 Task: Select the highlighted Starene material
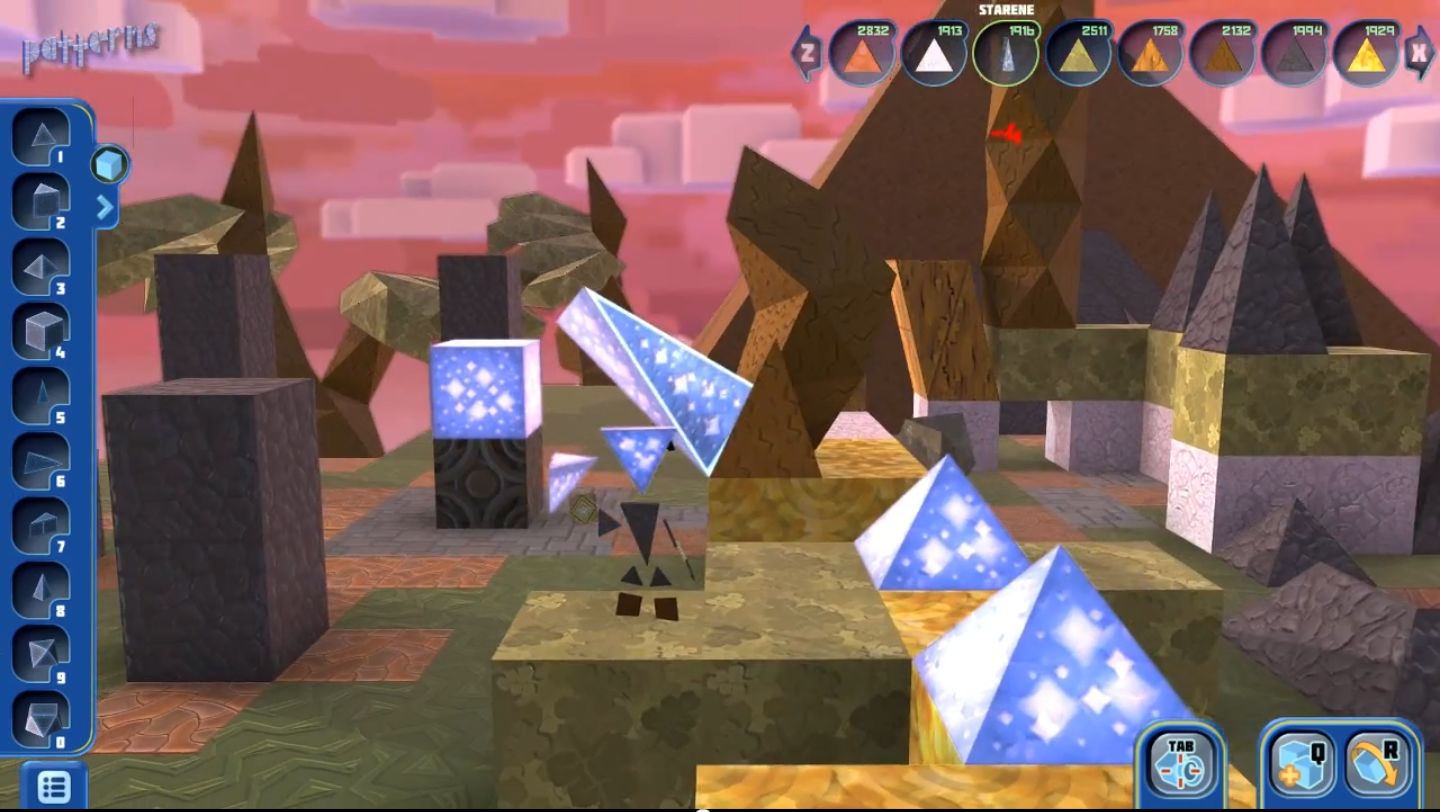(1006, 53)
